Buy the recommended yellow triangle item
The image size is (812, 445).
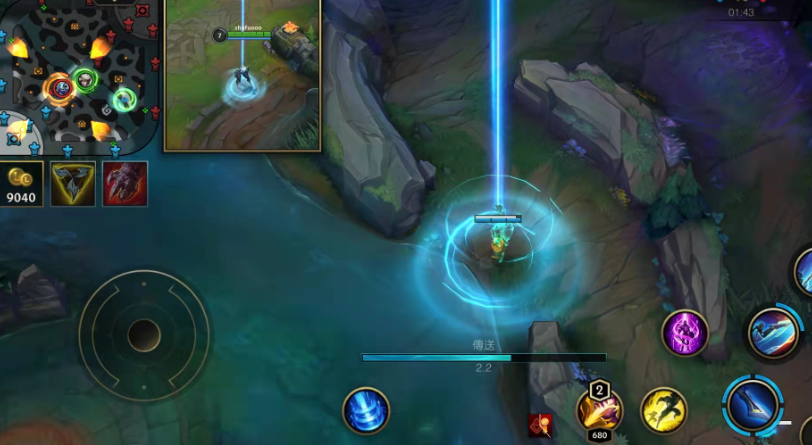point(73,184)
